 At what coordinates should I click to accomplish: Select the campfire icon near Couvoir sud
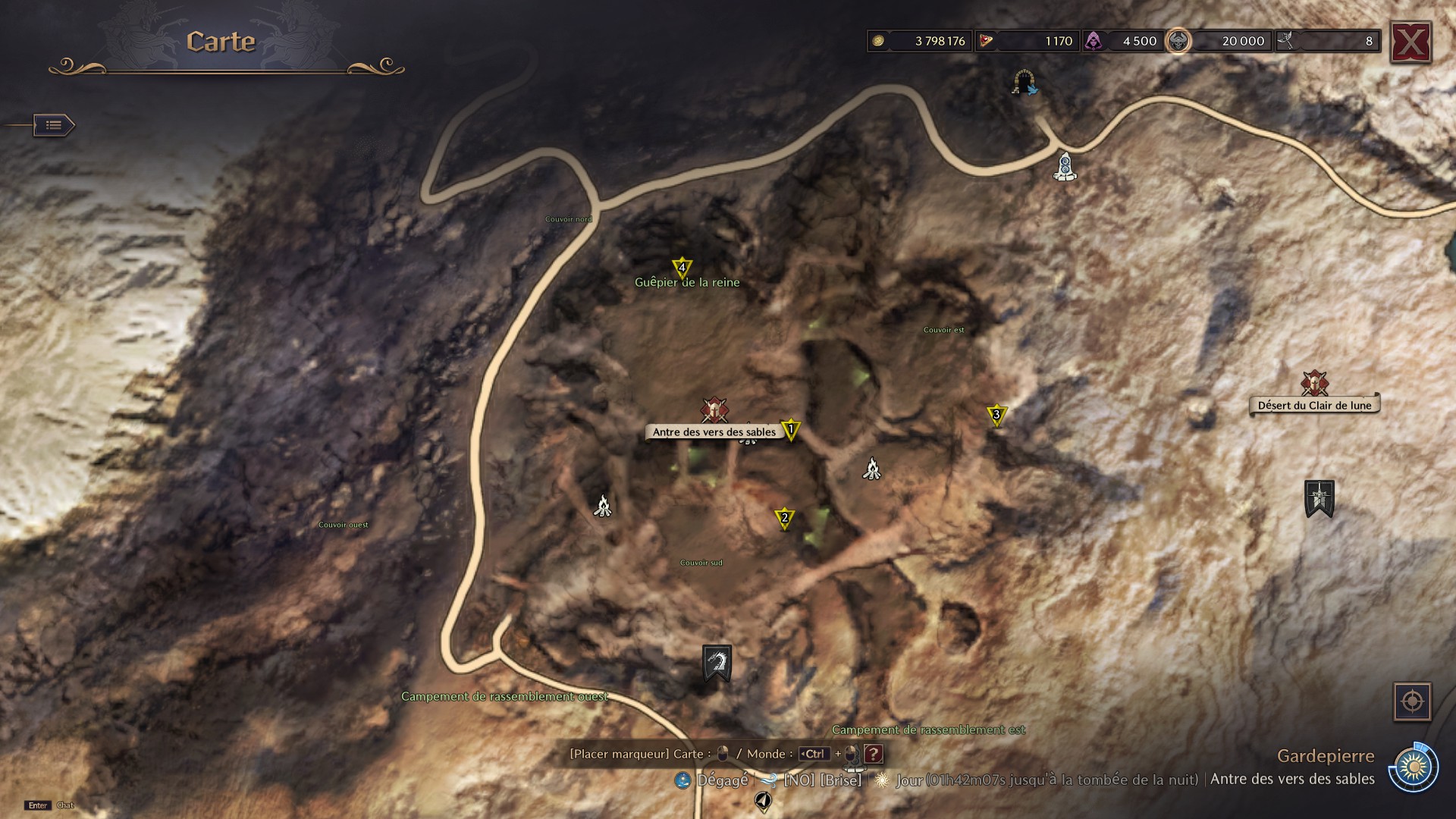coord(601,506)
